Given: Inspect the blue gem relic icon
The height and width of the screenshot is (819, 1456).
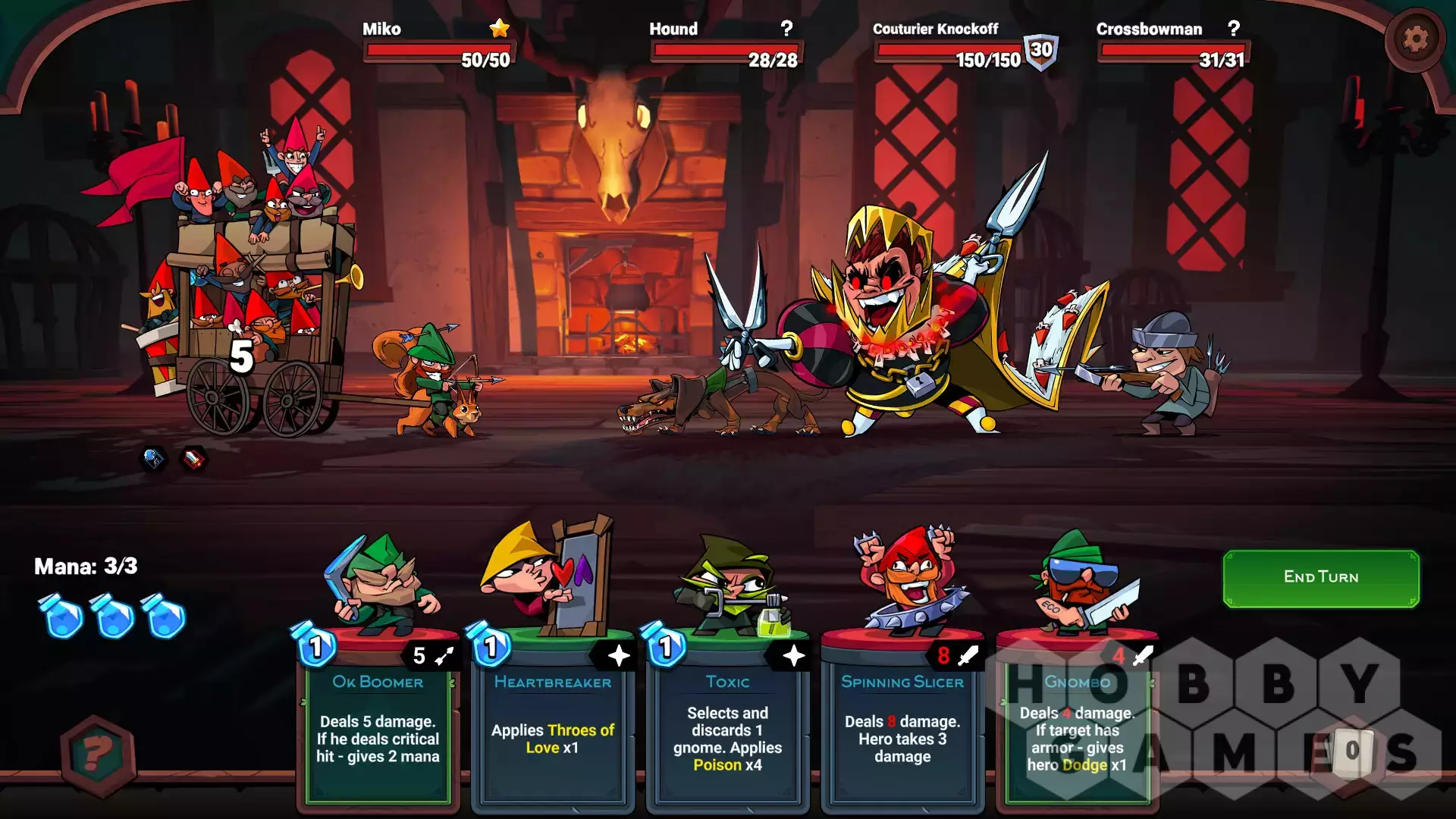Looking at the screenshot, I should point(153,458).
